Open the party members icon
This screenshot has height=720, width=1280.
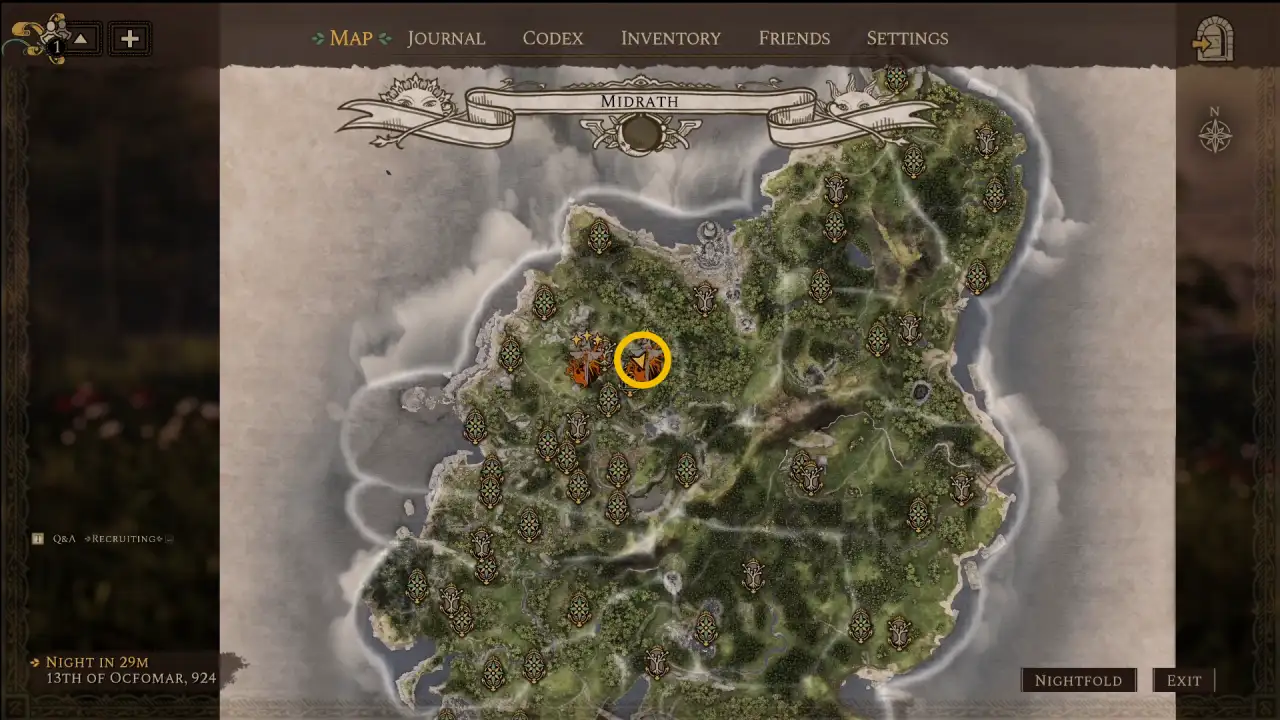(40, 38)
